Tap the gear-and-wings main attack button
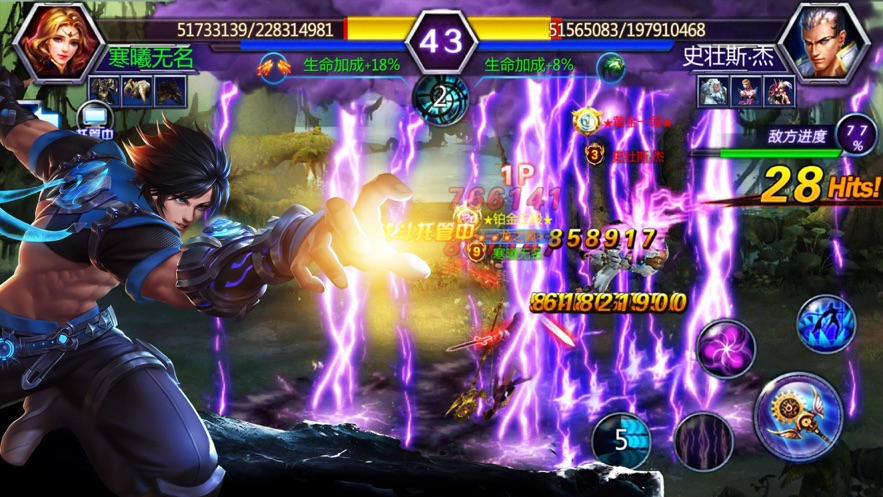 (798, 415)
